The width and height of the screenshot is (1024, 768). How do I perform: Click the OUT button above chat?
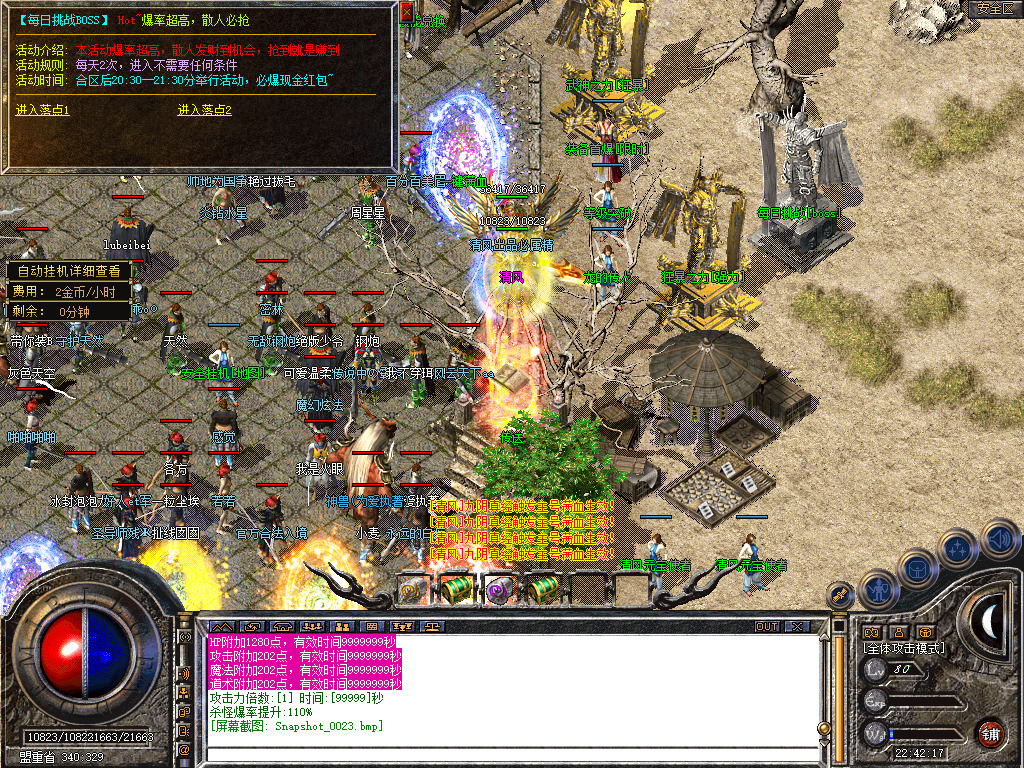[766, 626]
